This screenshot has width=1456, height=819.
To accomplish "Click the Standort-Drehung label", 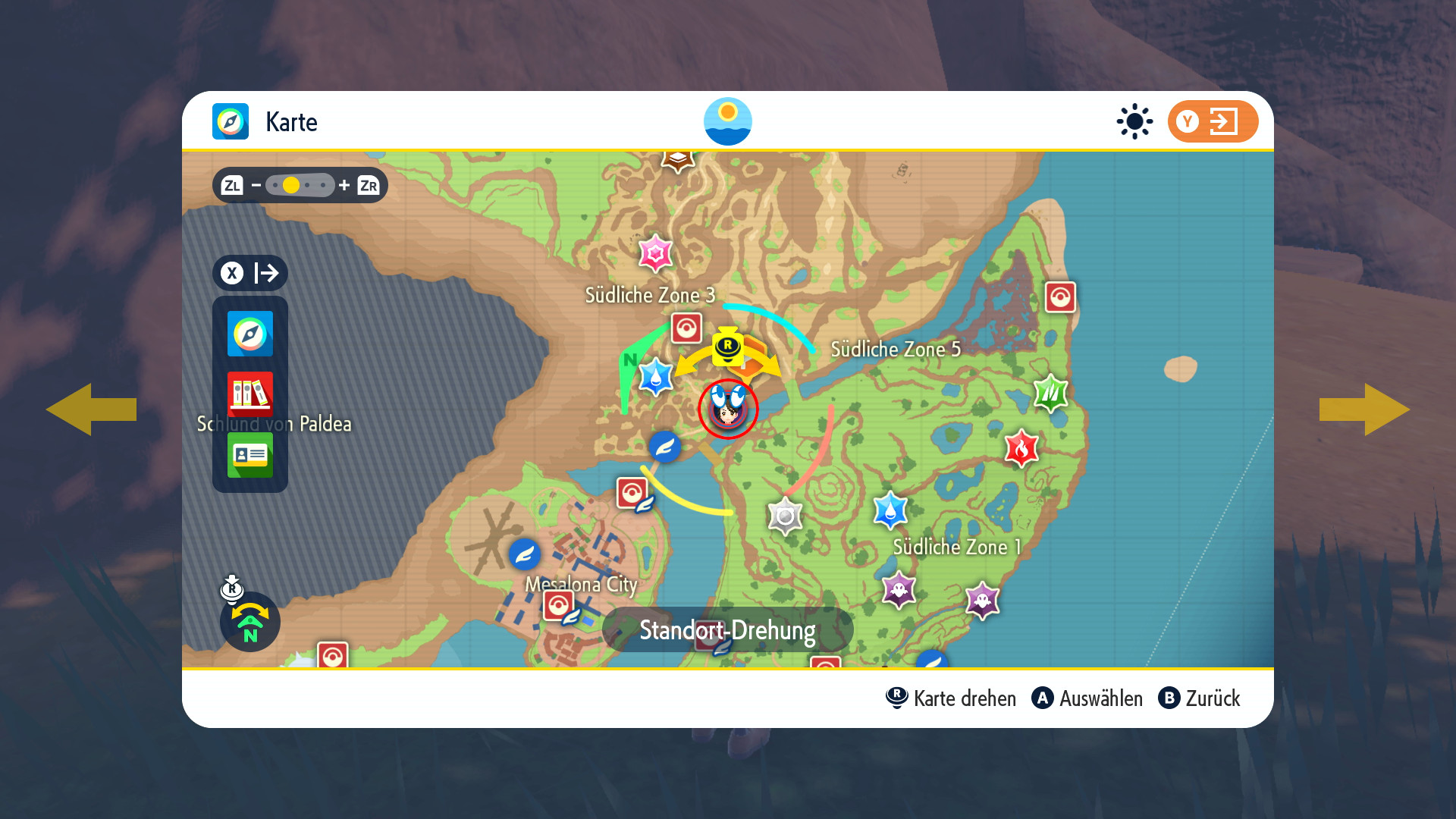I will (727, 630).
